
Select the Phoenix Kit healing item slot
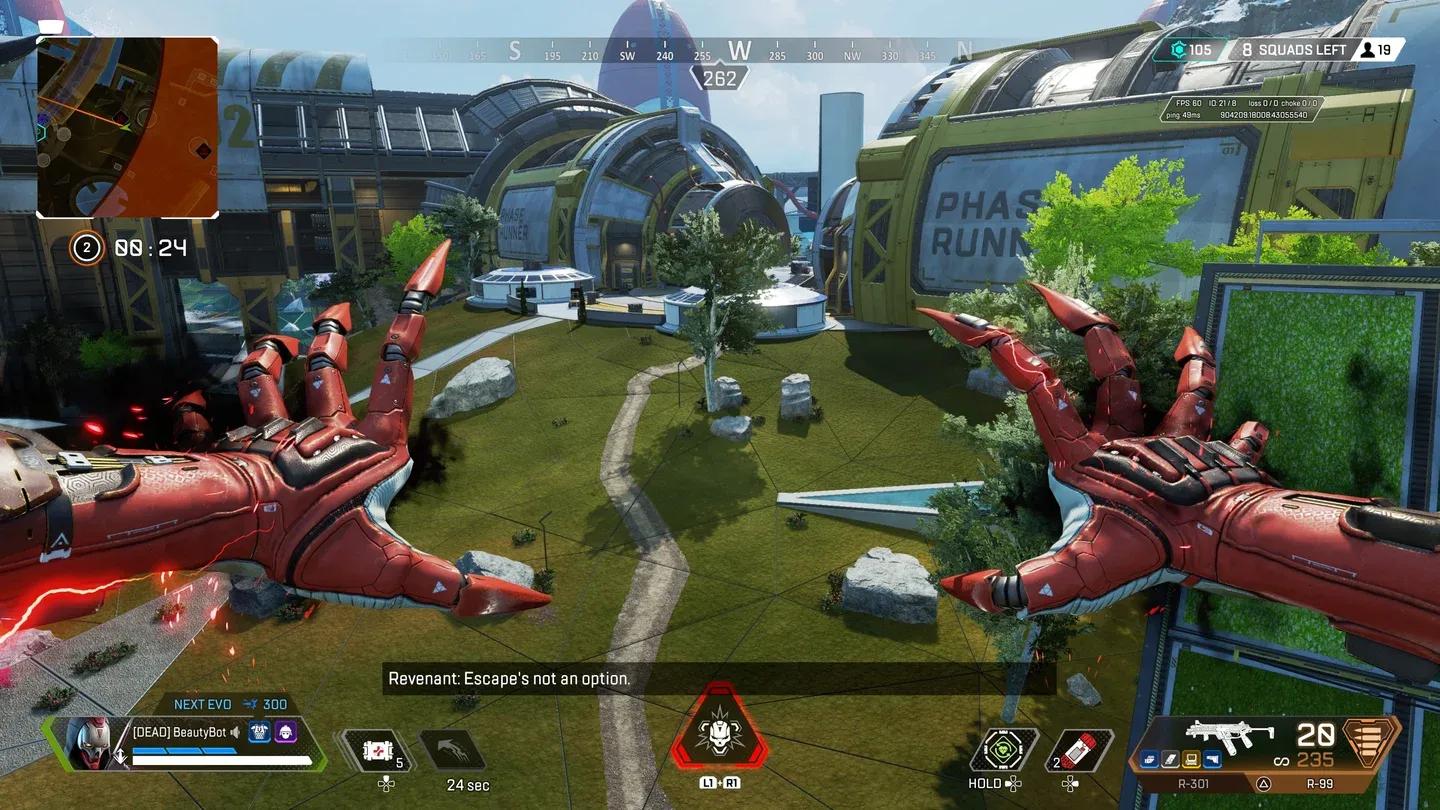pyautogui.click(x=377, y=750)
